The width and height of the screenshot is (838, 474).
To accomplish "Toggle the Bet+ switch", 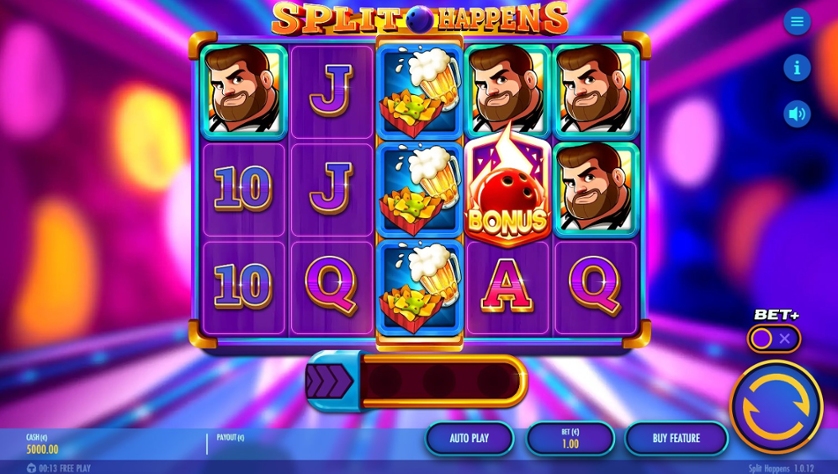I will 773,339.
